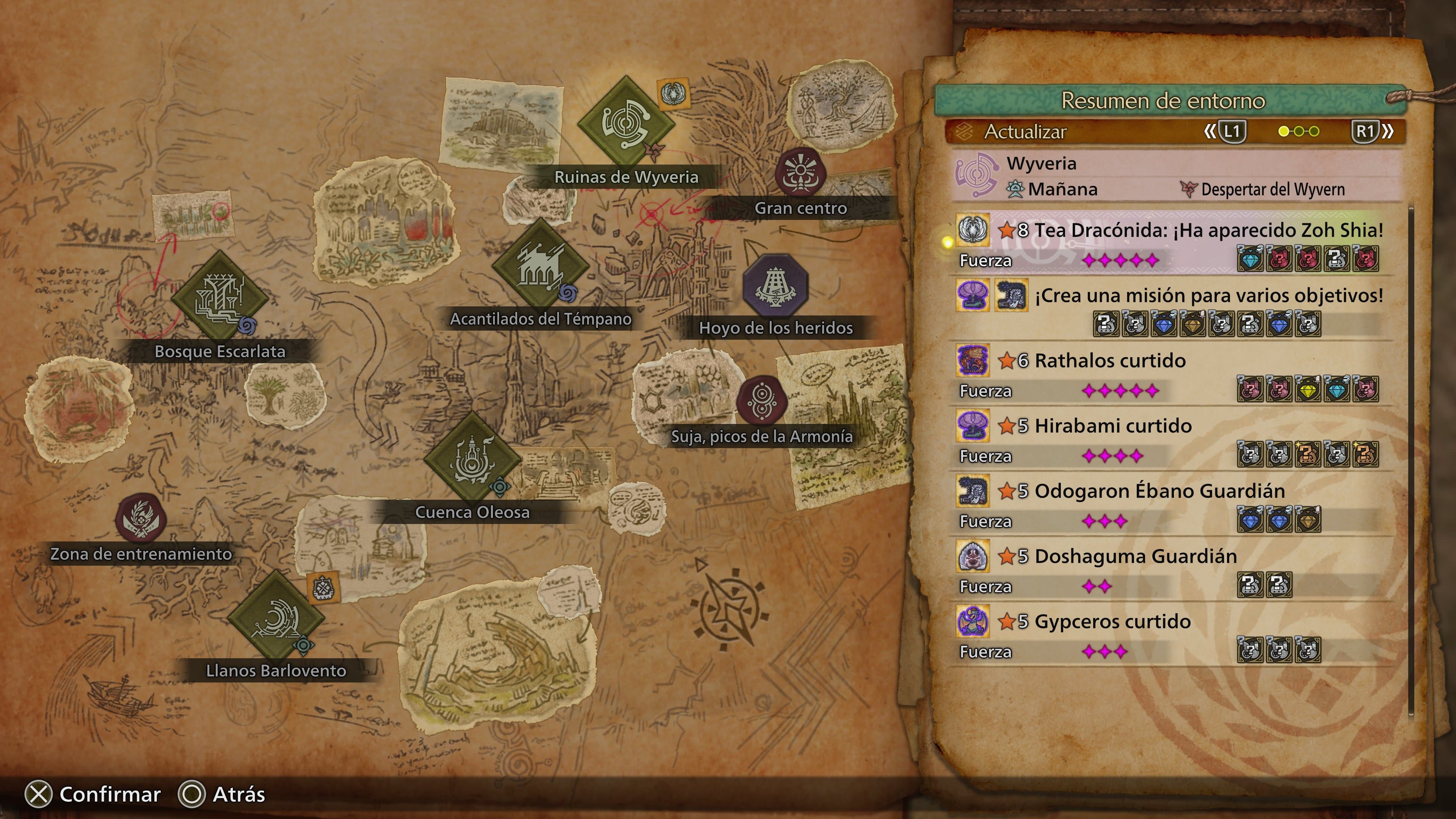The width and height of the screenshot is (1456, 819).
Task: Click the second page indicator dot
Action: [1299, 132]
